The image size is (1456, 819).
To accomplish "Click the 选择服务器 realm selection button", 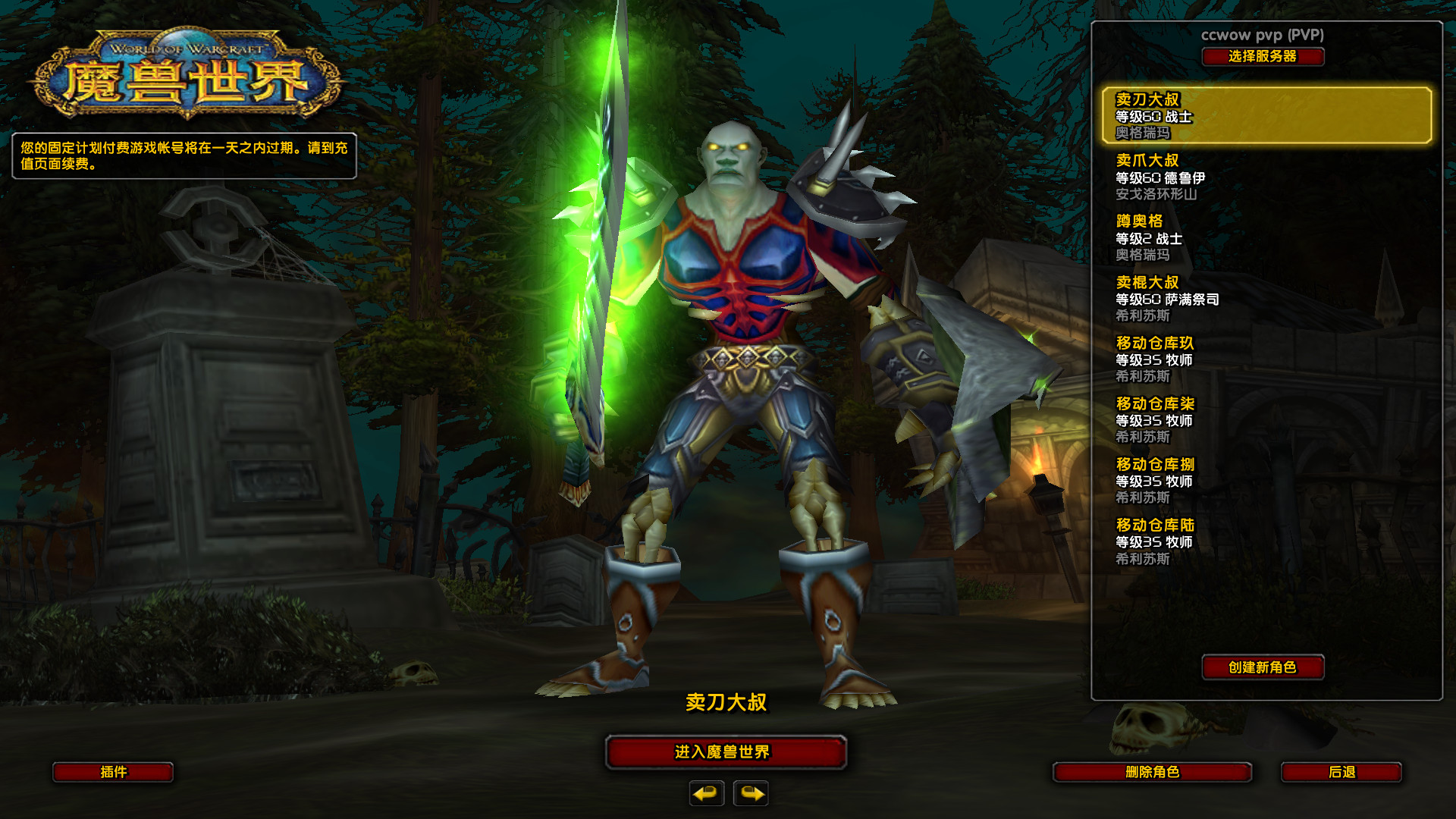I will point(1263,57).
